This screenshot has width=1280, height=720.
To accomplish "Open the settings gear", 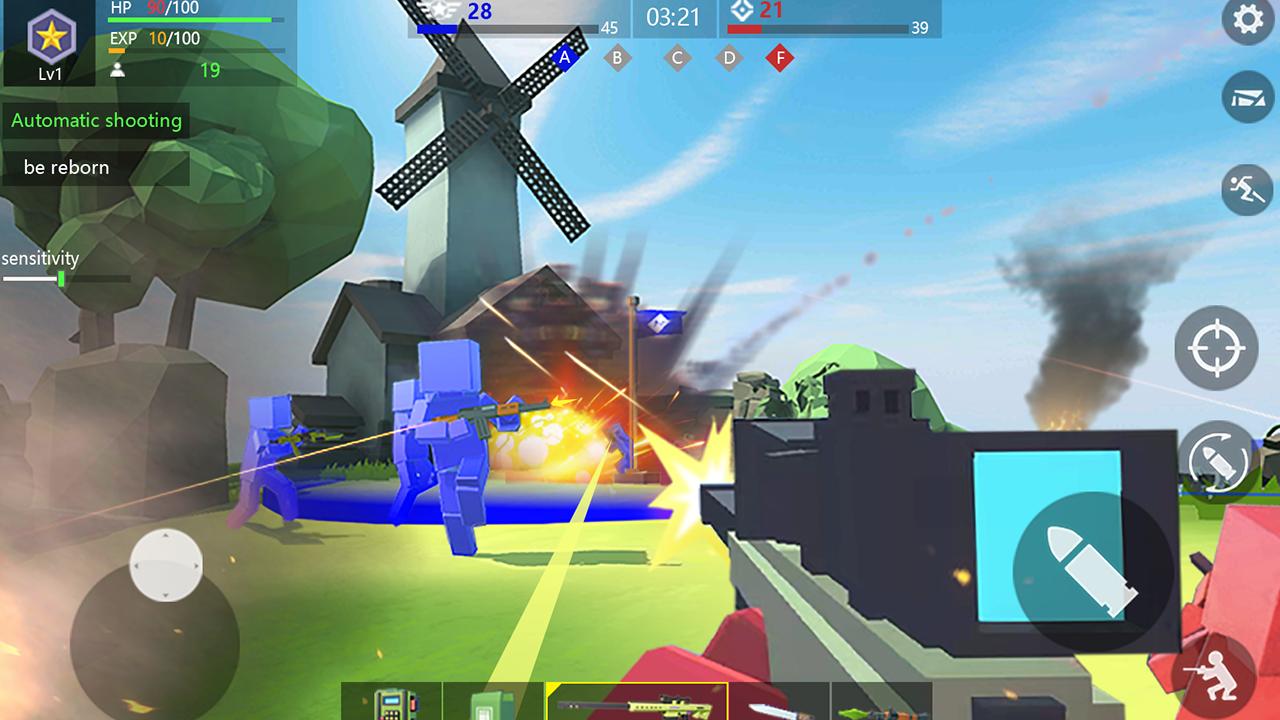I will 1246,20.
